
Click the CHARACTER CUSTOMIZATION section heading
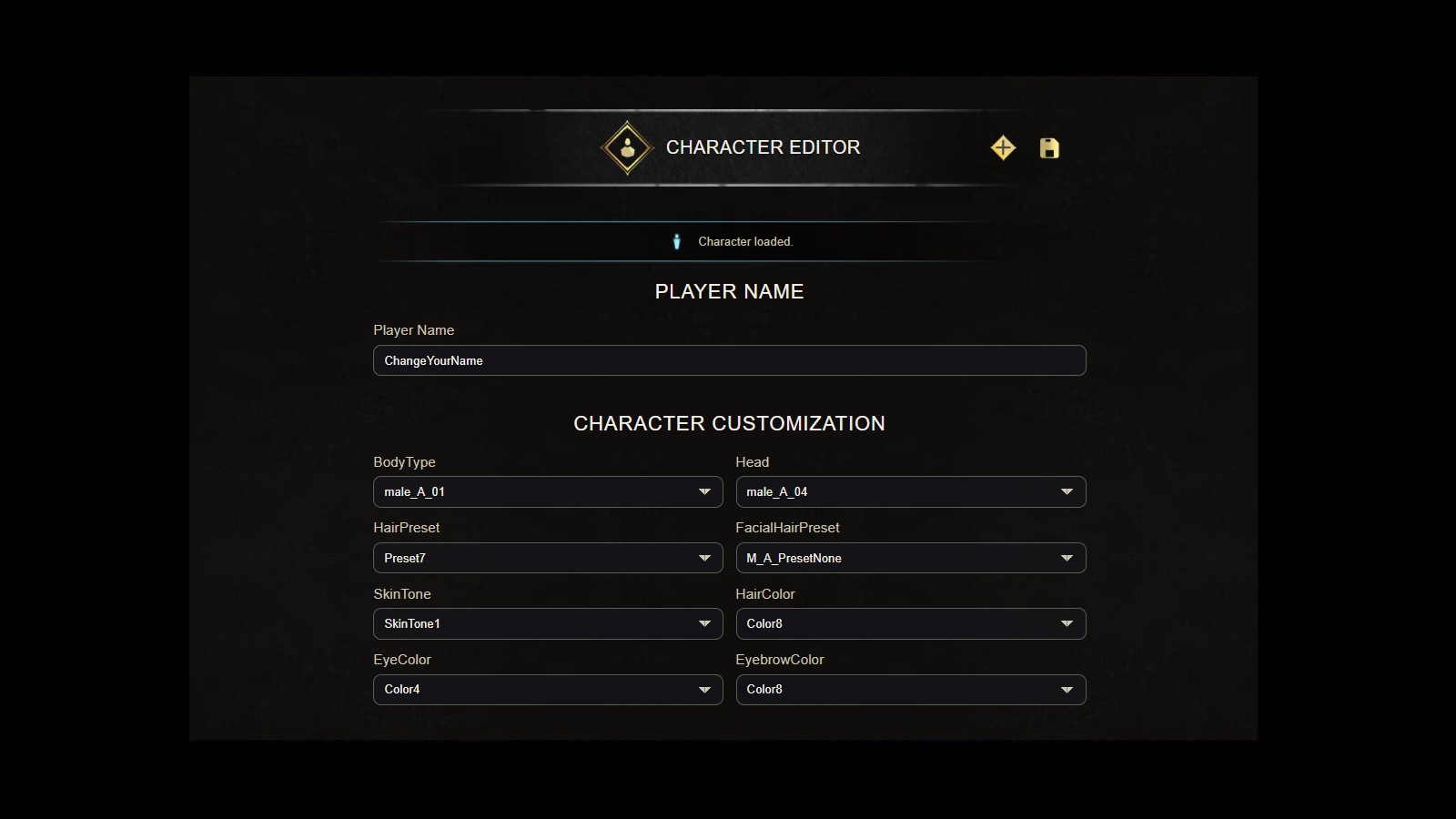point(728,423)
